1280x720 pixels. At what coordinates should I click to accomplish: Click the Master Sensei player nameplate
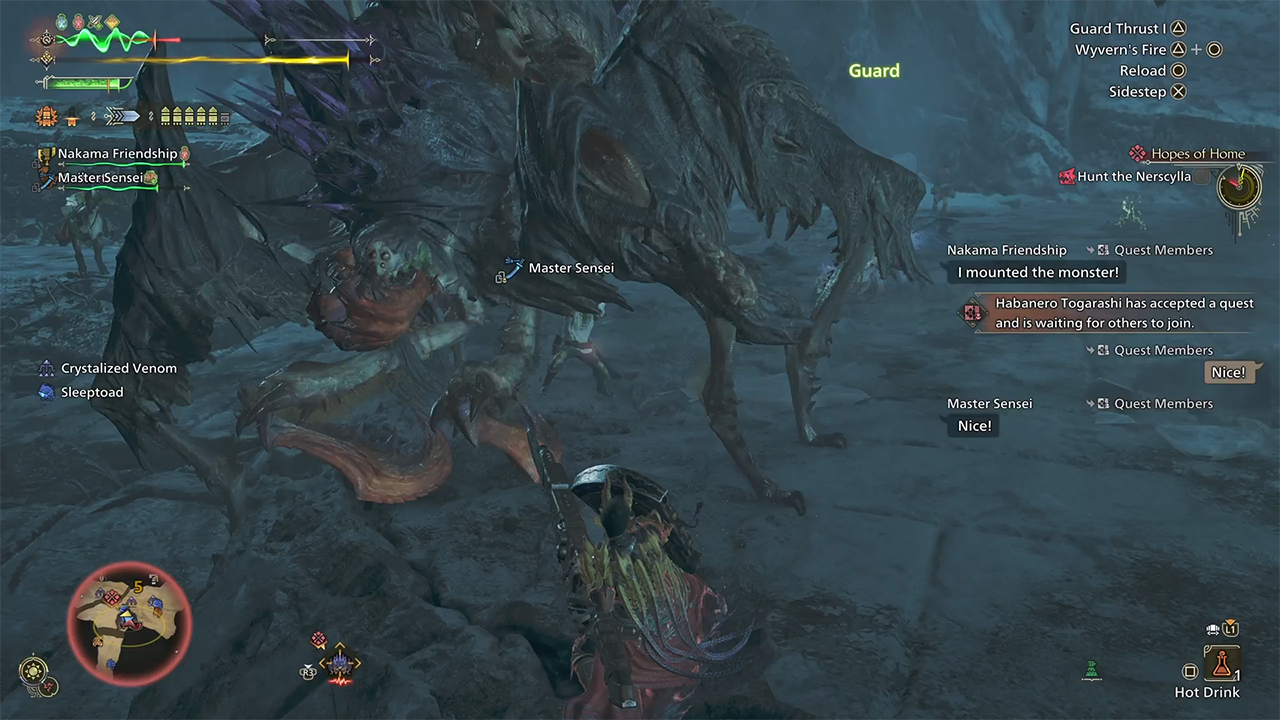[570, 268]
